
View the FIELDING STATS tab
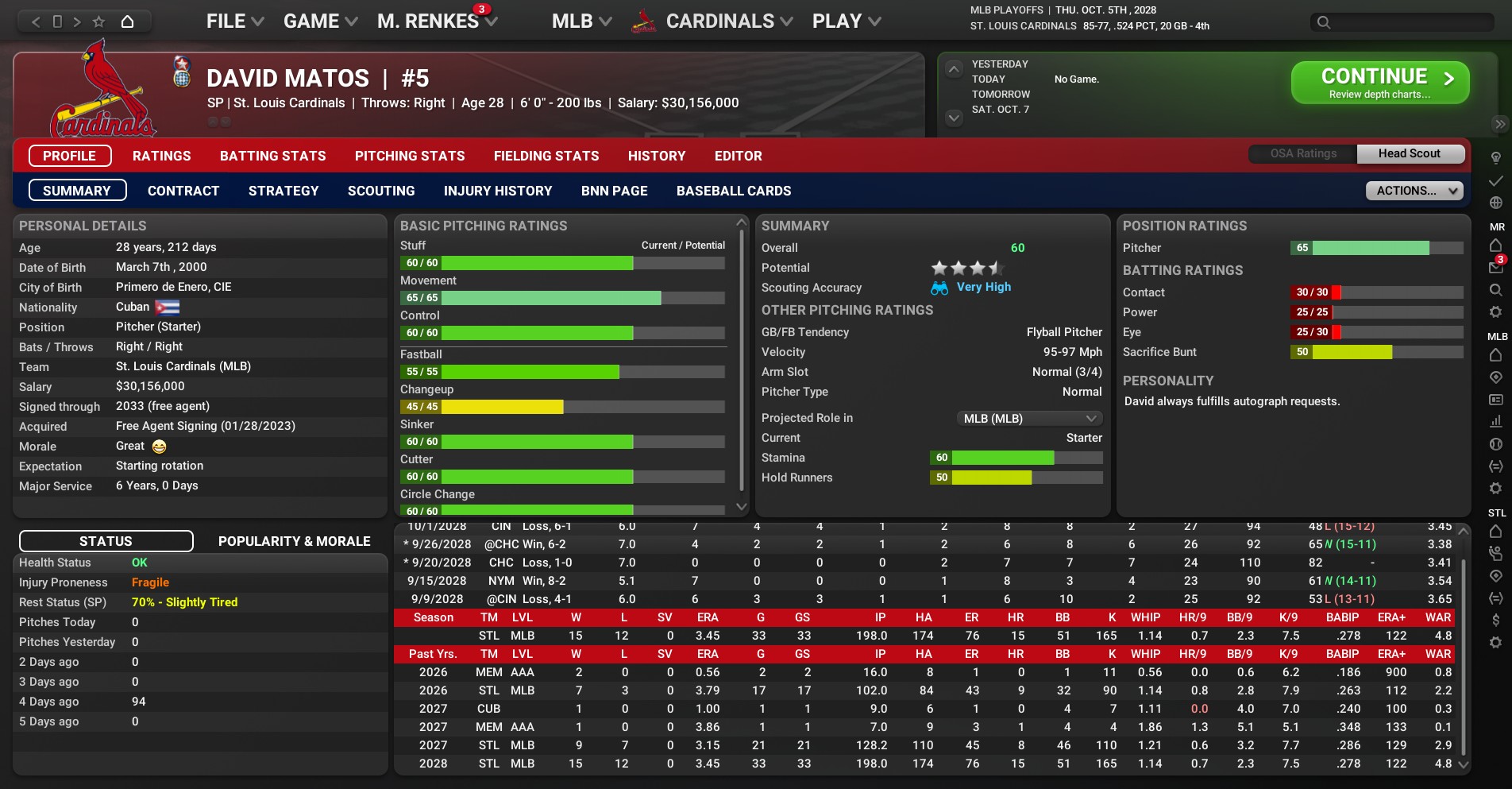click(x=546, y=156)
